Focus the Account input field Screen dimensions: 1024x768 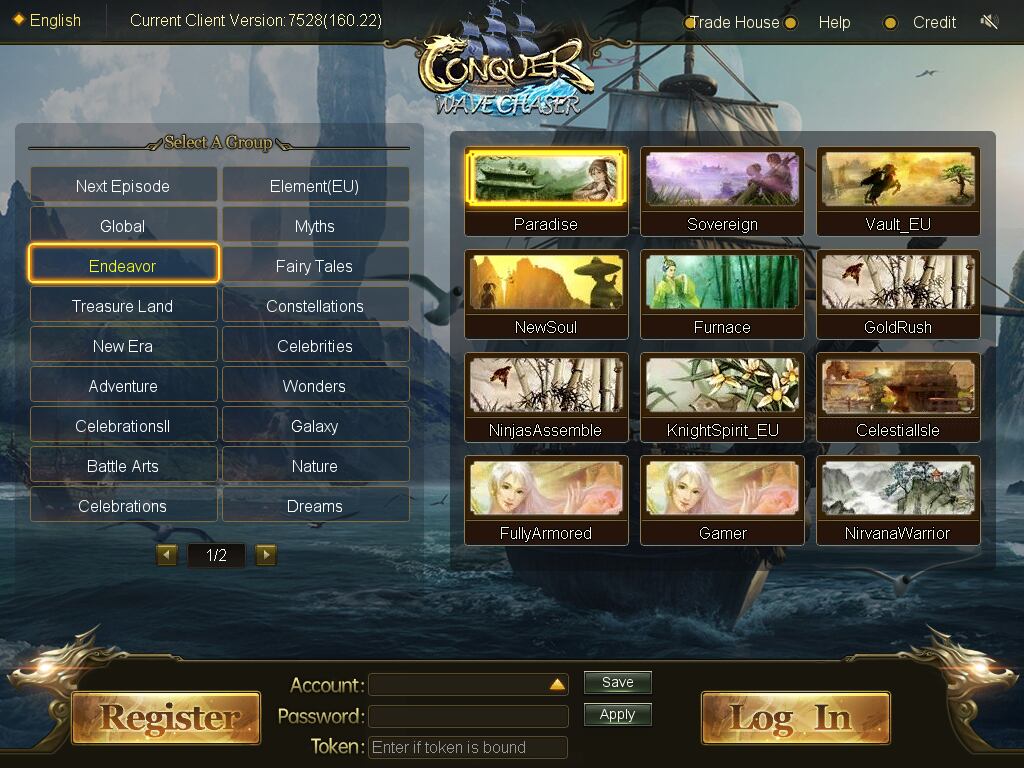point(458,685)
